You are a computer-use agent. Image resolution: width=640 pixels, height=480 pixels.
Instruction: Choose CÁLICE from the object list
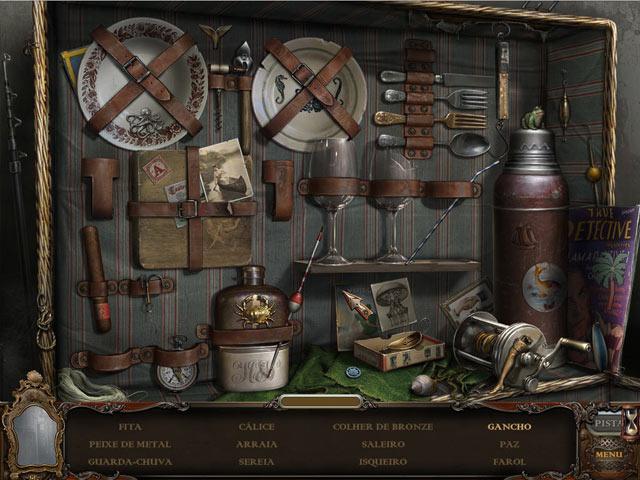coord(257,426)
